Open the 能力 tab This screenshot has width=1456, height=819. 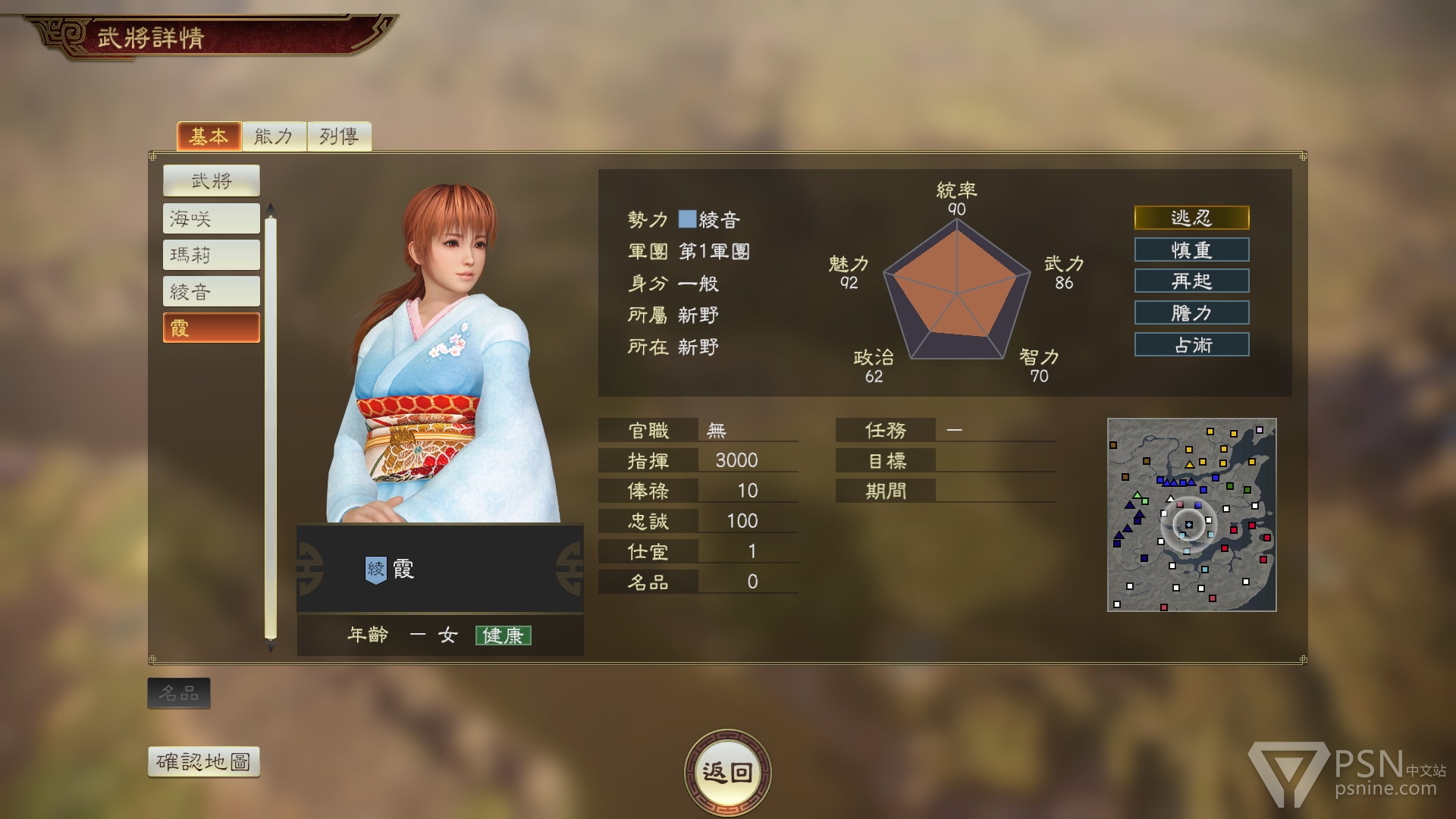click(x=274, y=136)
